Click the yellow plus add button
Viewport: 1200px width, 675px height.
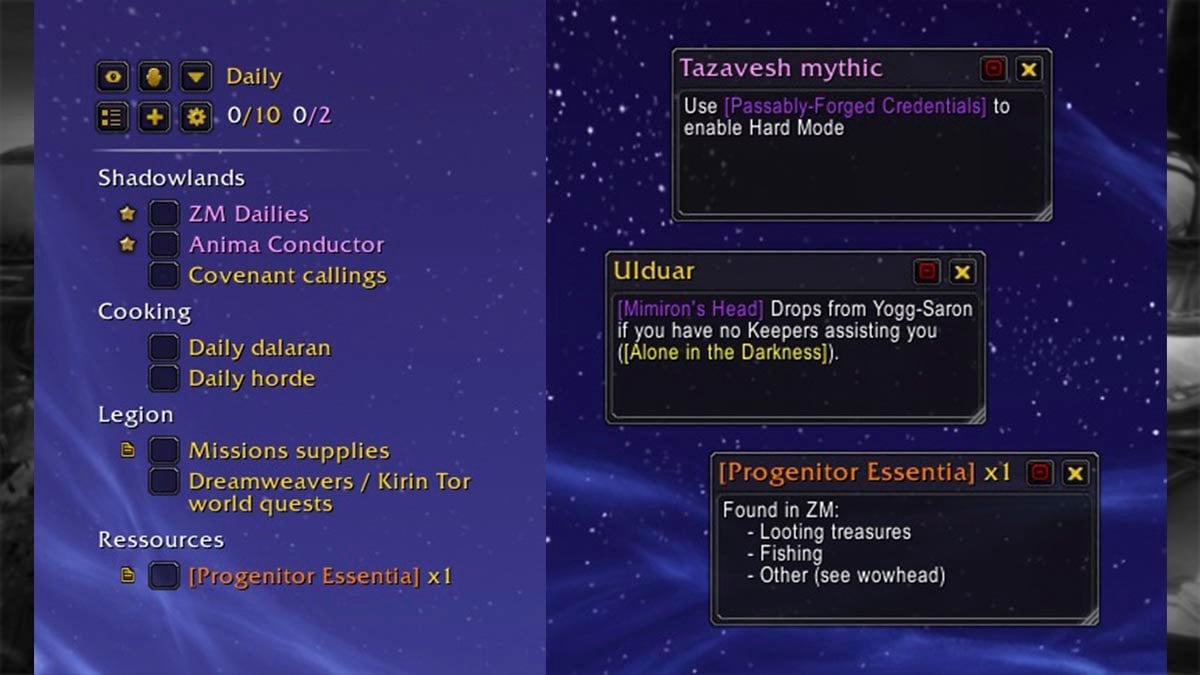(154, 117)
